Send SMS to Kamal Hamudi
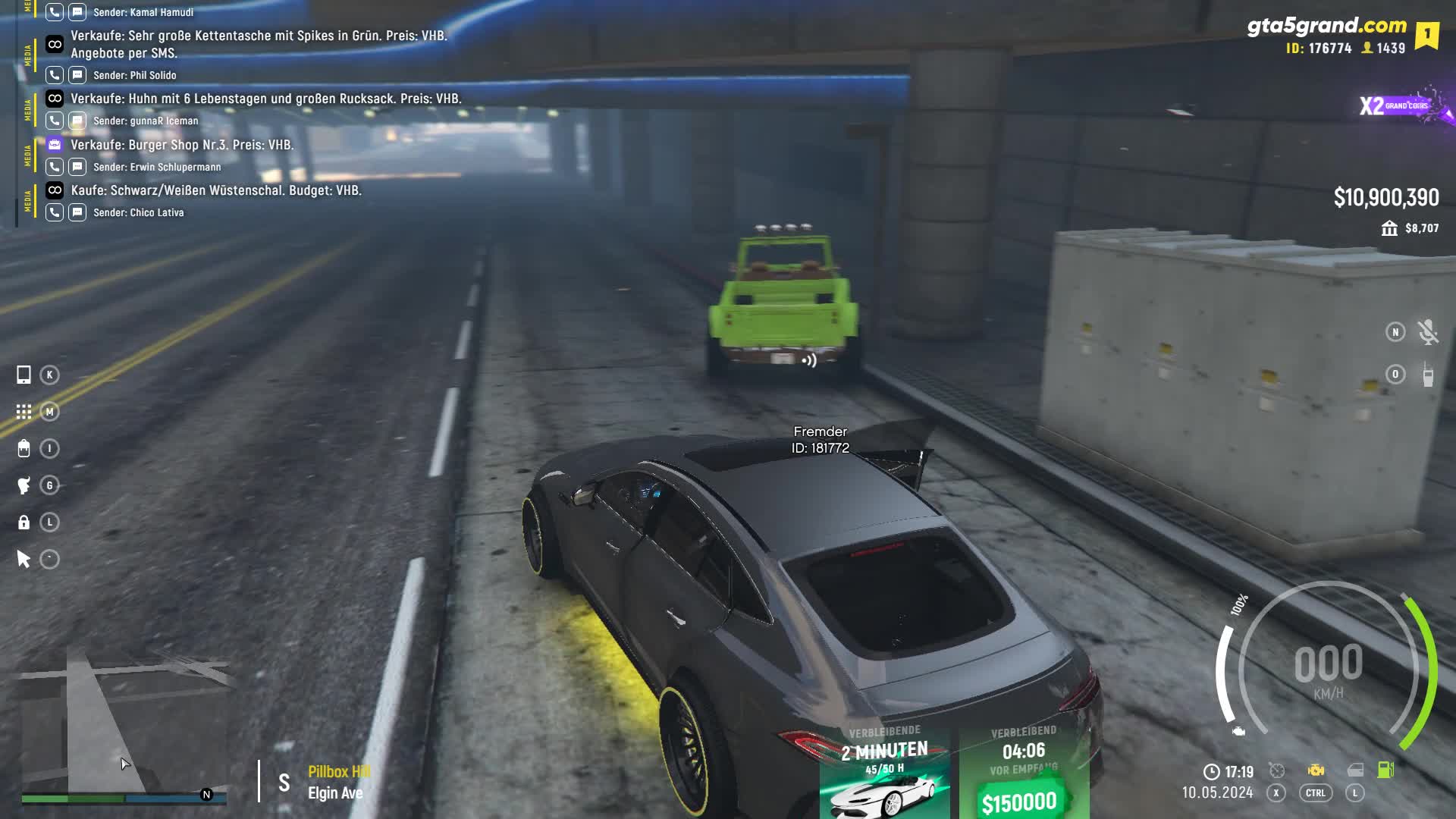This screenshot has width=1456, height=819. 77,12
